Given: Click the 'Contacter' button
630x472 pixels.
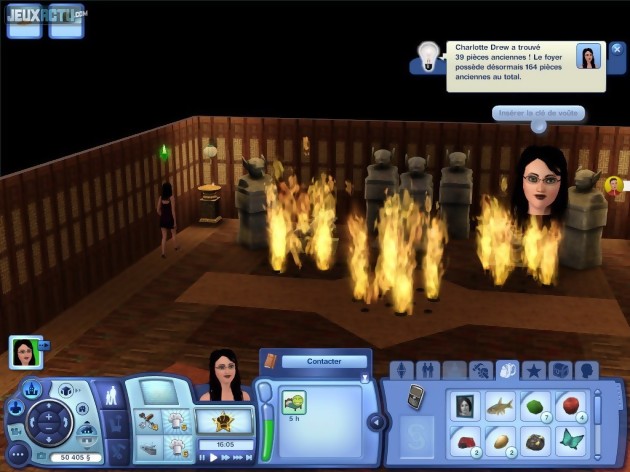Looking at the screenshot, I should [x=323, y=361].
